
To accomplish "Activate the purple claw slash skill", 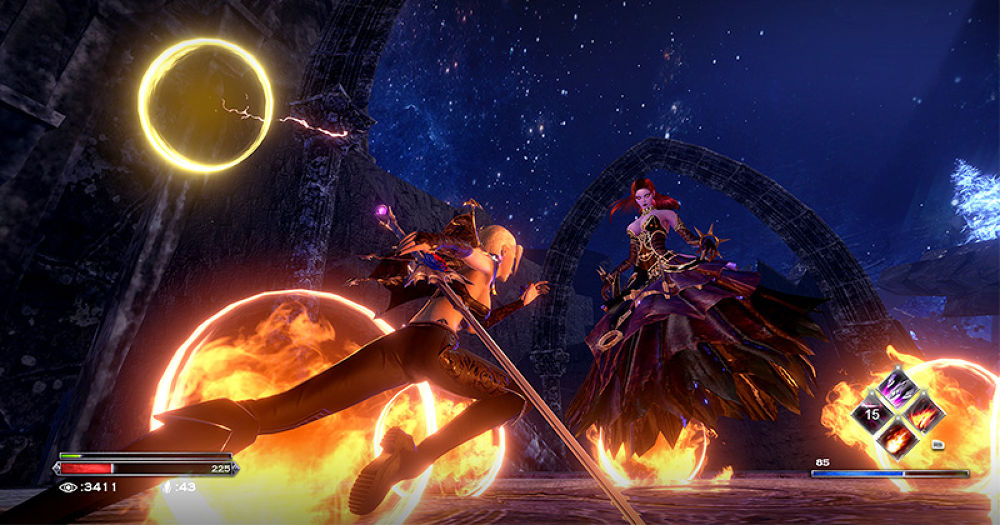I will 897,387.
